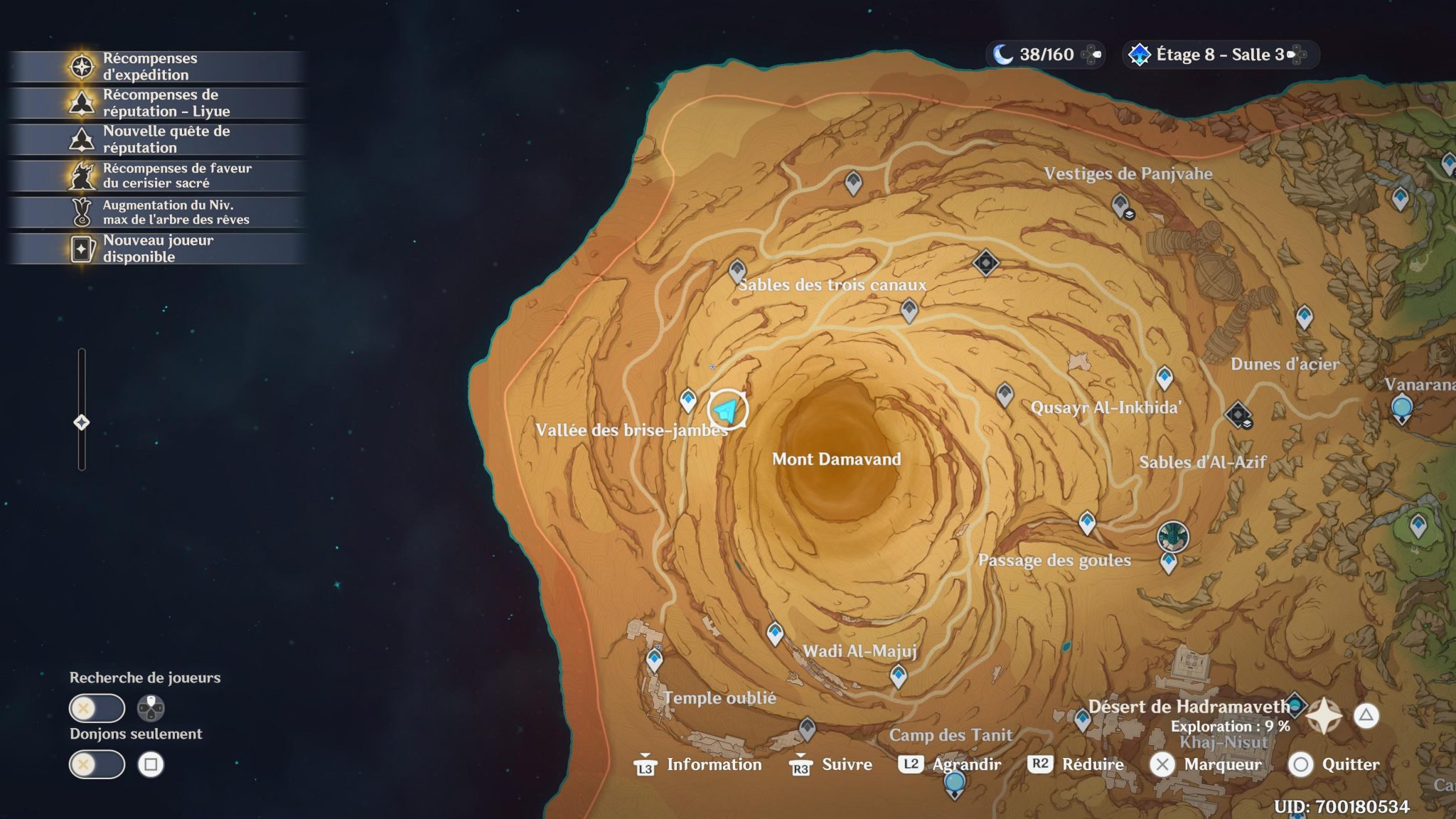The width and height of the screenshot is (1456, 819).
Task: Adjust the map zoom slider
Action: point(82,422)
